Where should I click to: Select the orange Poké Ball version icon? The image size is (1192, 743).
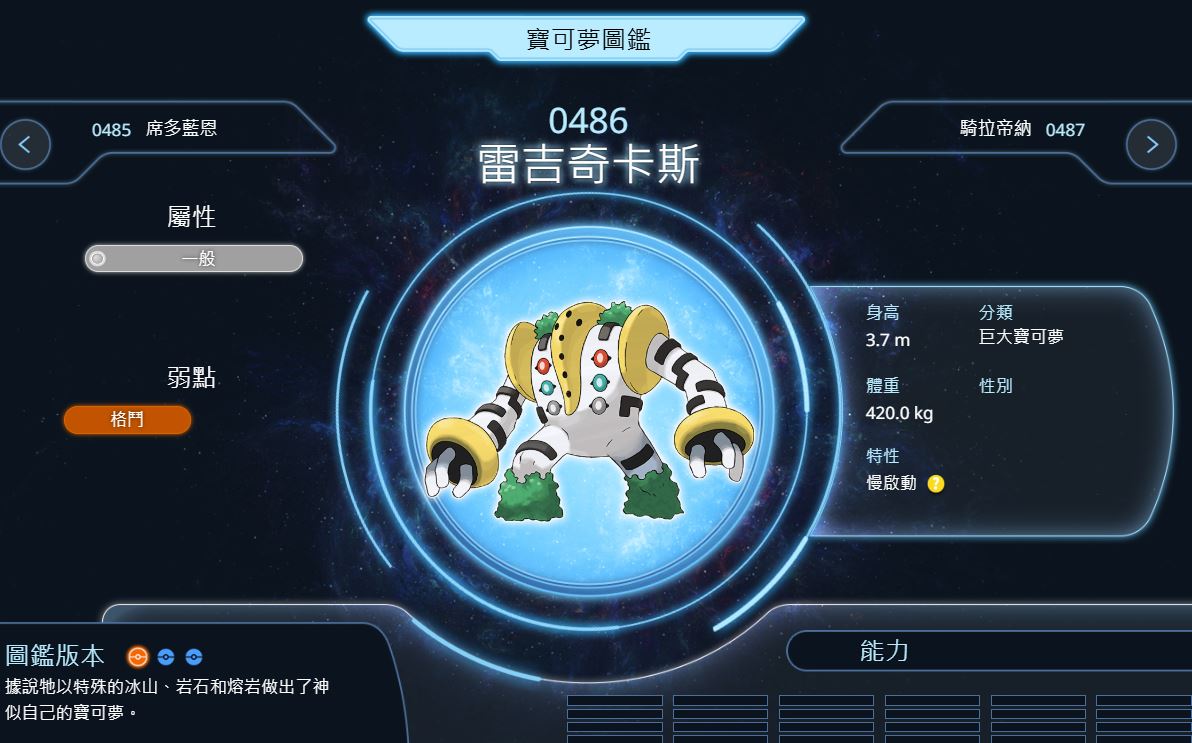[x=138, y=657]
